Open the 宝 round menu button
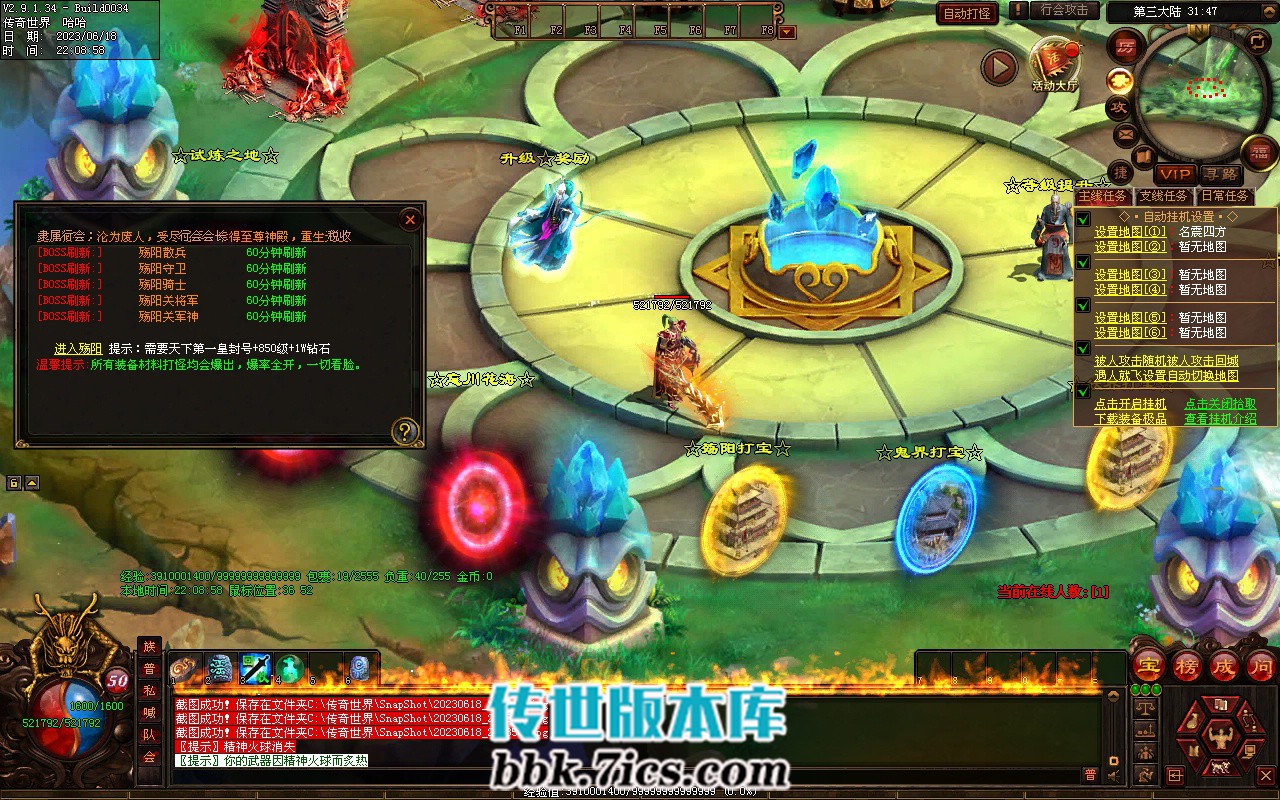This screenshot has height=800, width=1280. [x=1149, y=665]
